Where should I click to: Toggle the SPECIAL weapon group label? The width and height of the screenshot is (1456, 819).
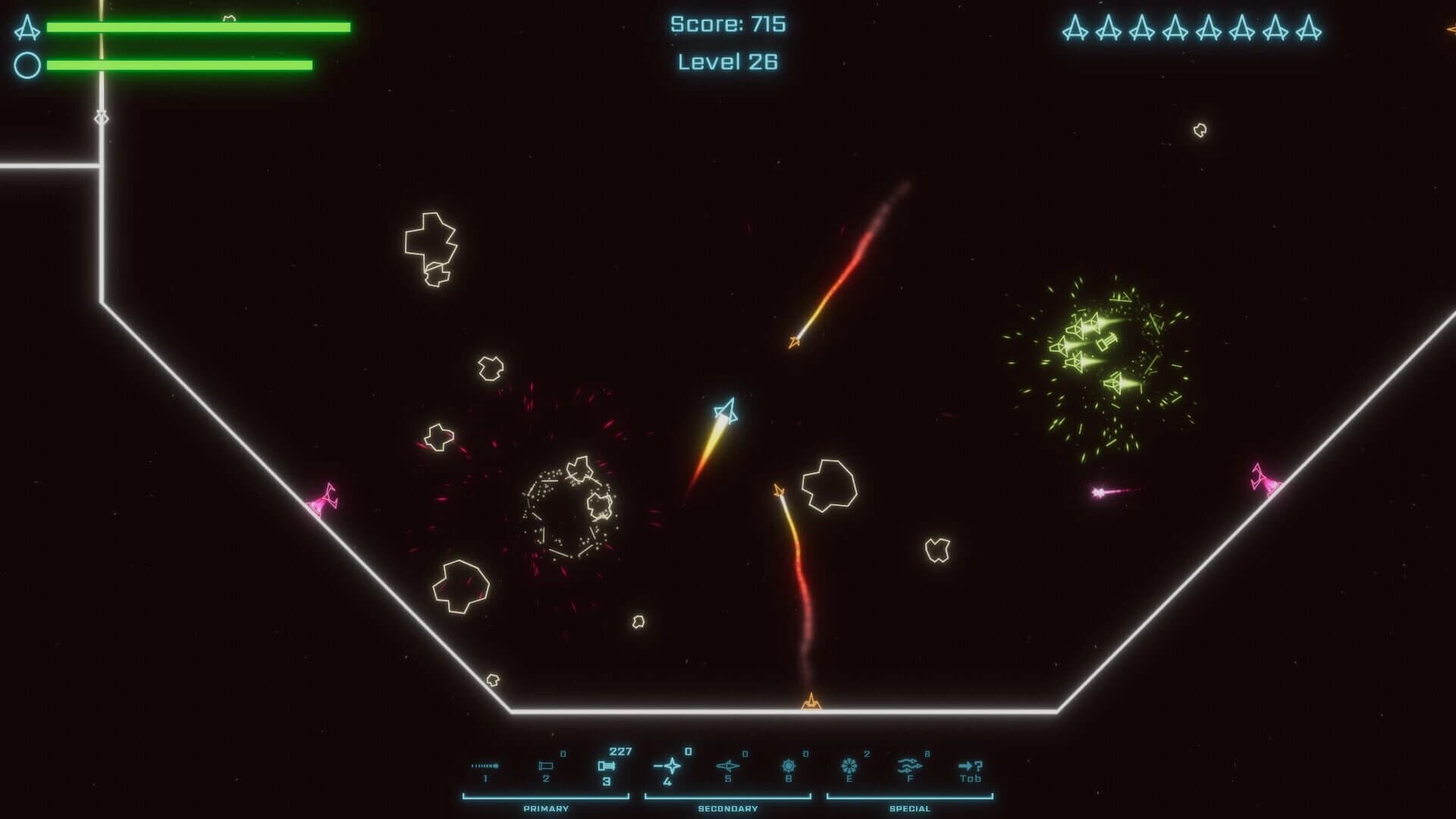coord(912,808)
